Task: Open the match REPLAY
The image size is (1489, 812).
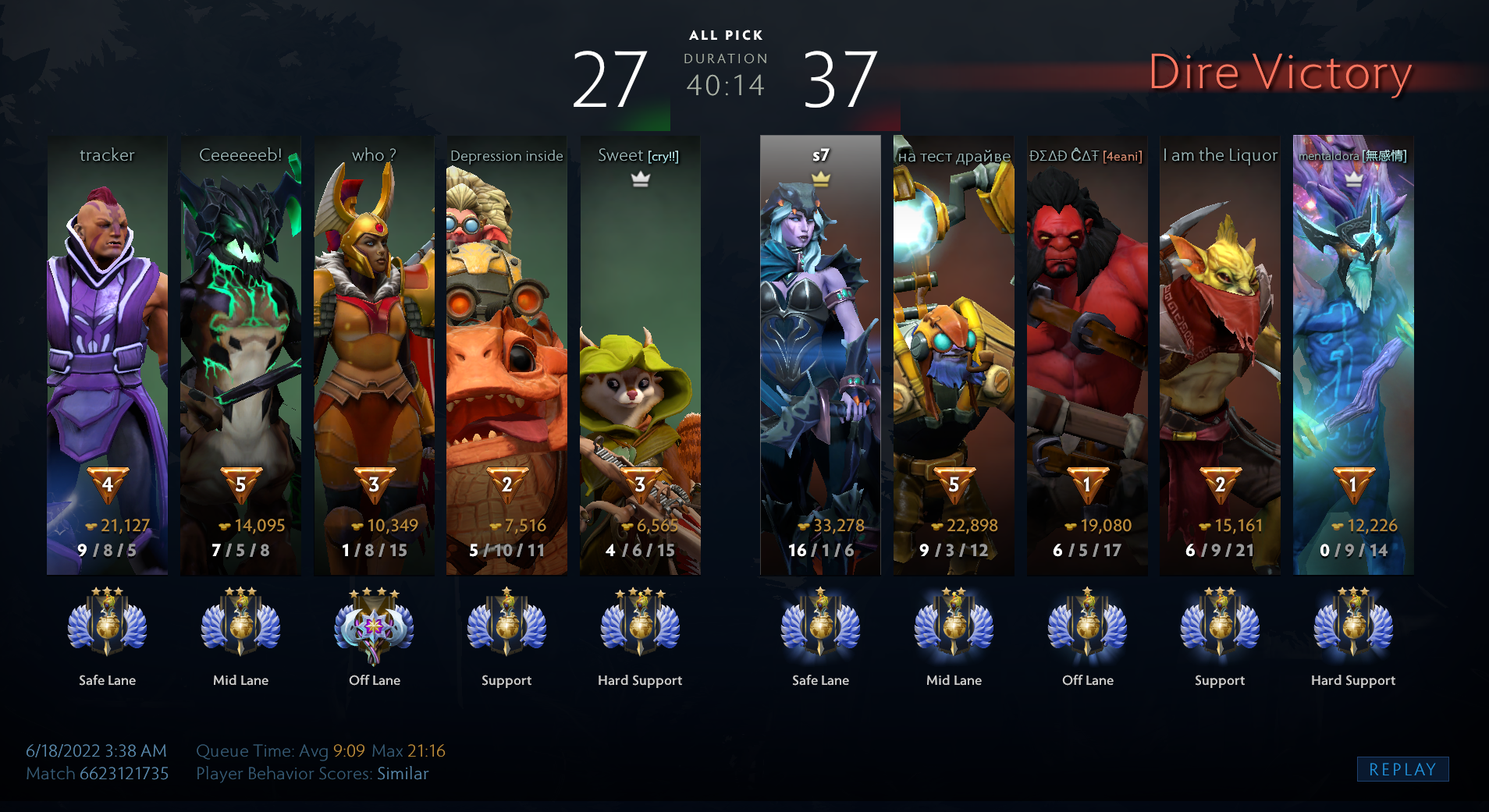Action: pos(1402,769)
